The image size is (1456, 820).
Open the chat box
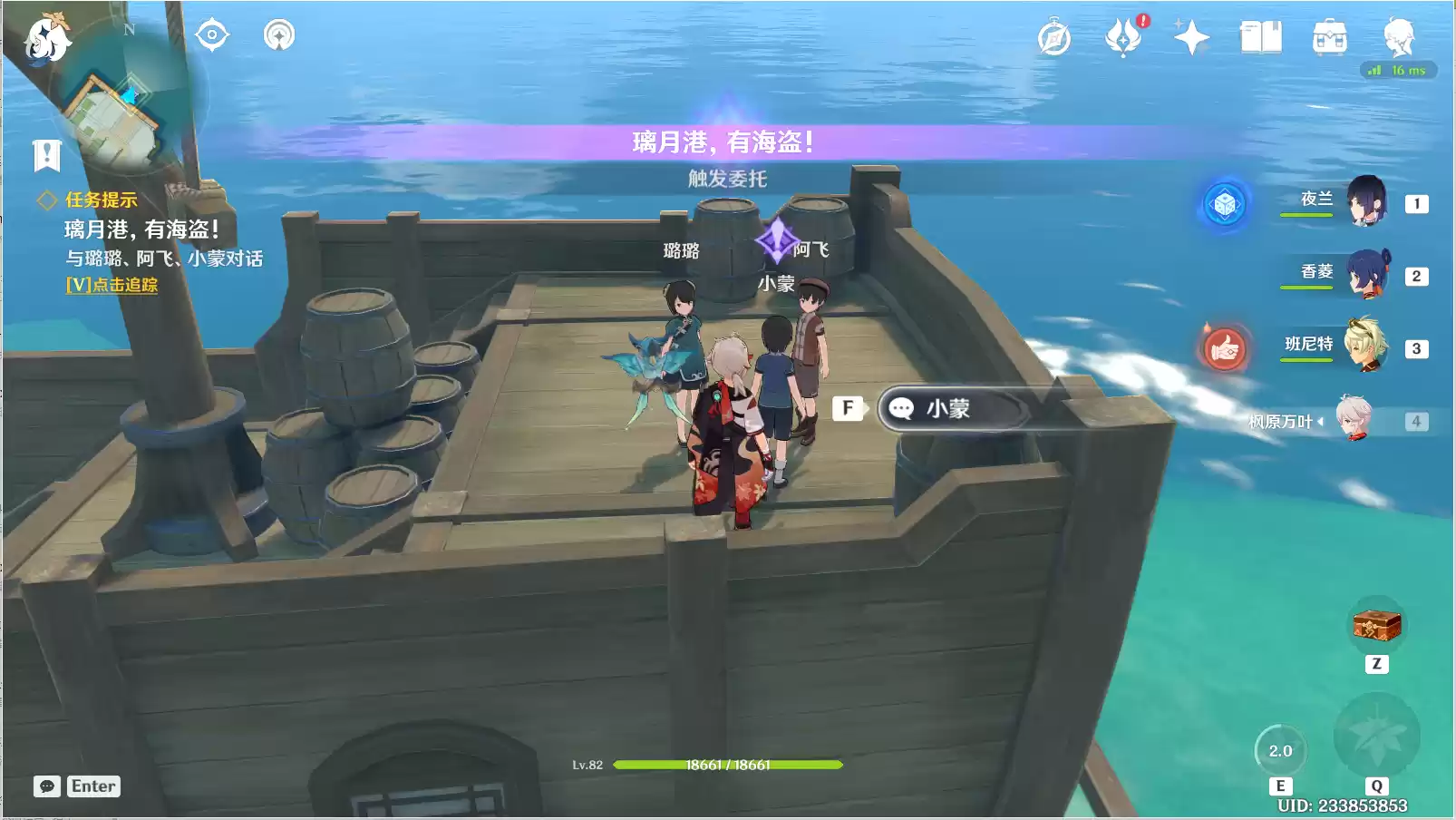point(47,786)
